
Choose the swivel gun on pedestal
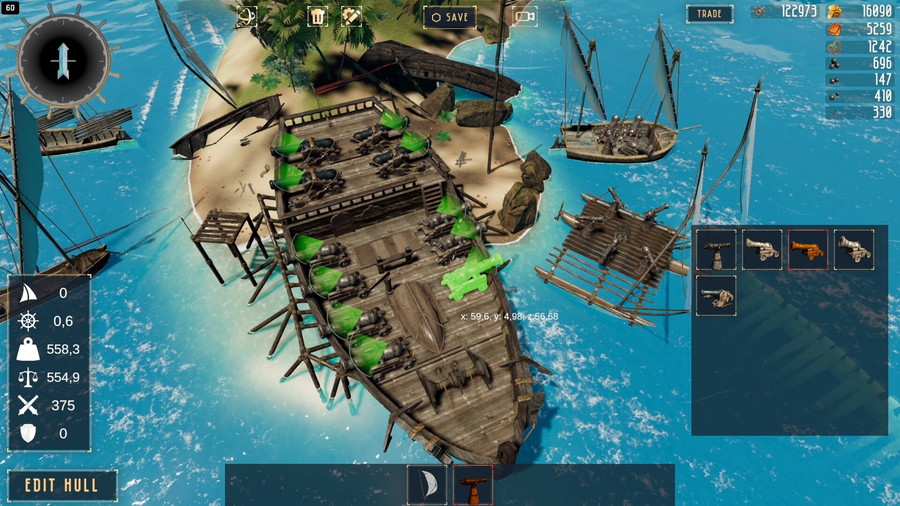[716, 250]
